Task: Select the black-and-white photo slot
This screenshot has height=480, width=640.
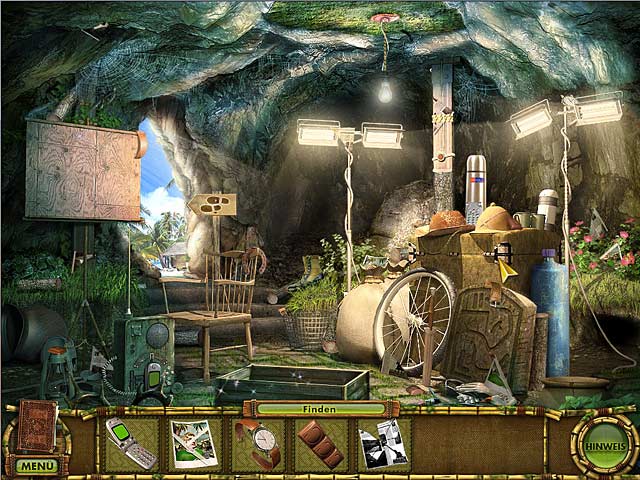Action: point(383,443)
